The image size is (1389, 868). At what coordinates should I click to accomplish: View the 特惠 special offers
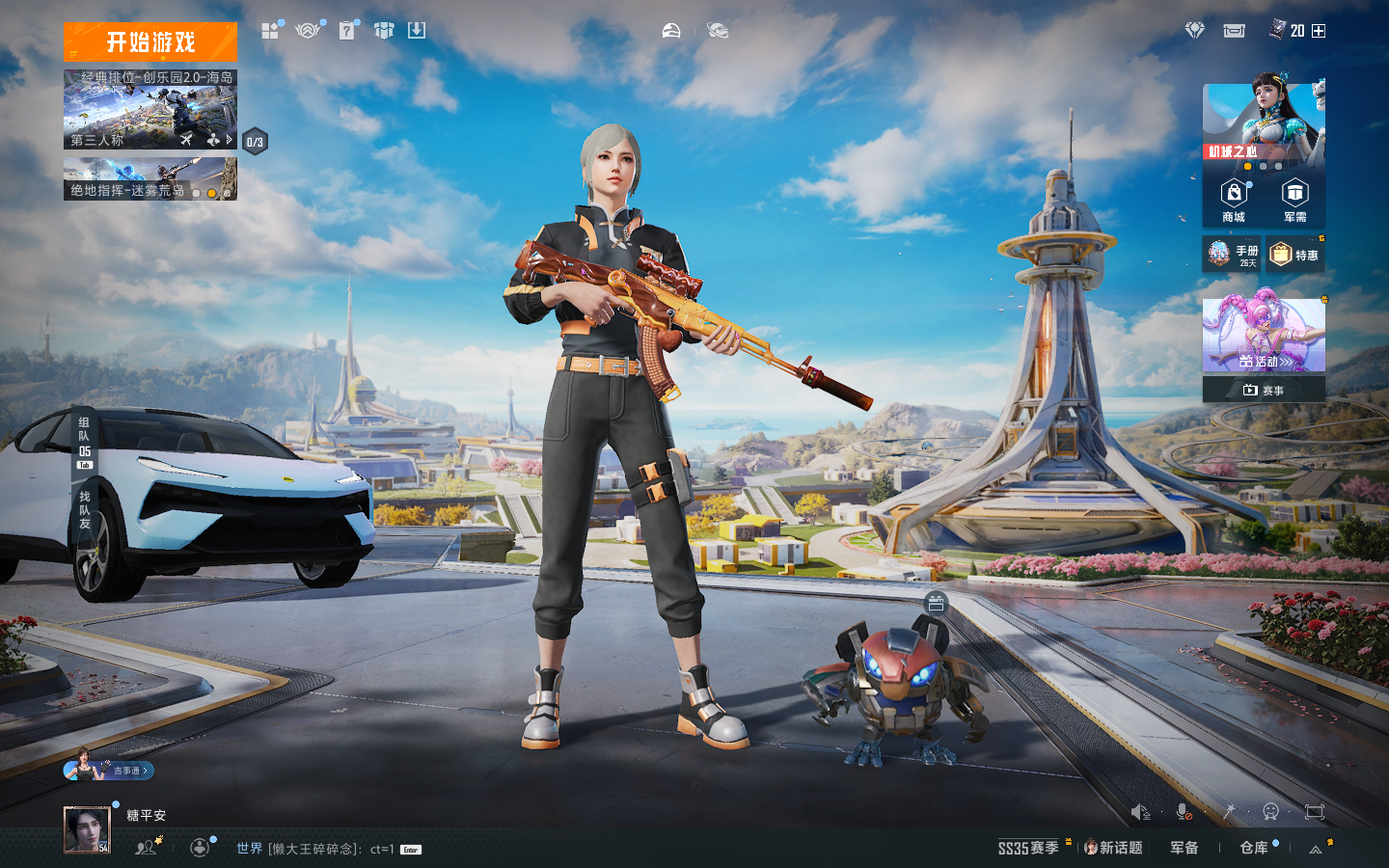tap(1294, 255)
